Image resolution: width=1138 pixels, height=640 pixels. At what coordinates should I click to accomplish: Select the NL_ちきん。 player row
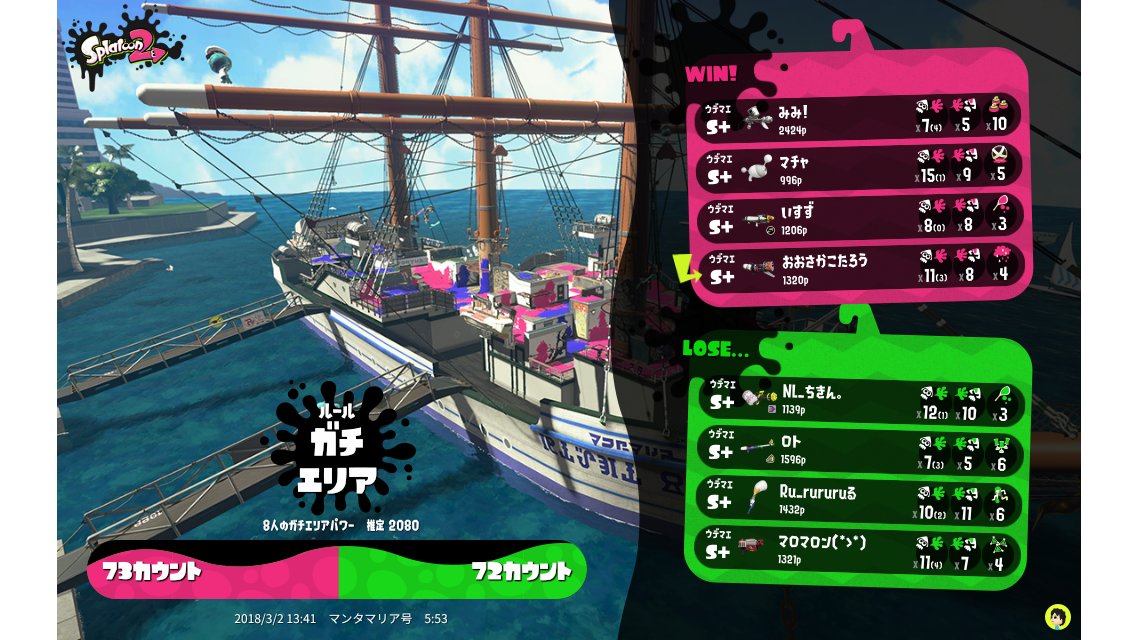pyautogui.click(x=860, y=399)
